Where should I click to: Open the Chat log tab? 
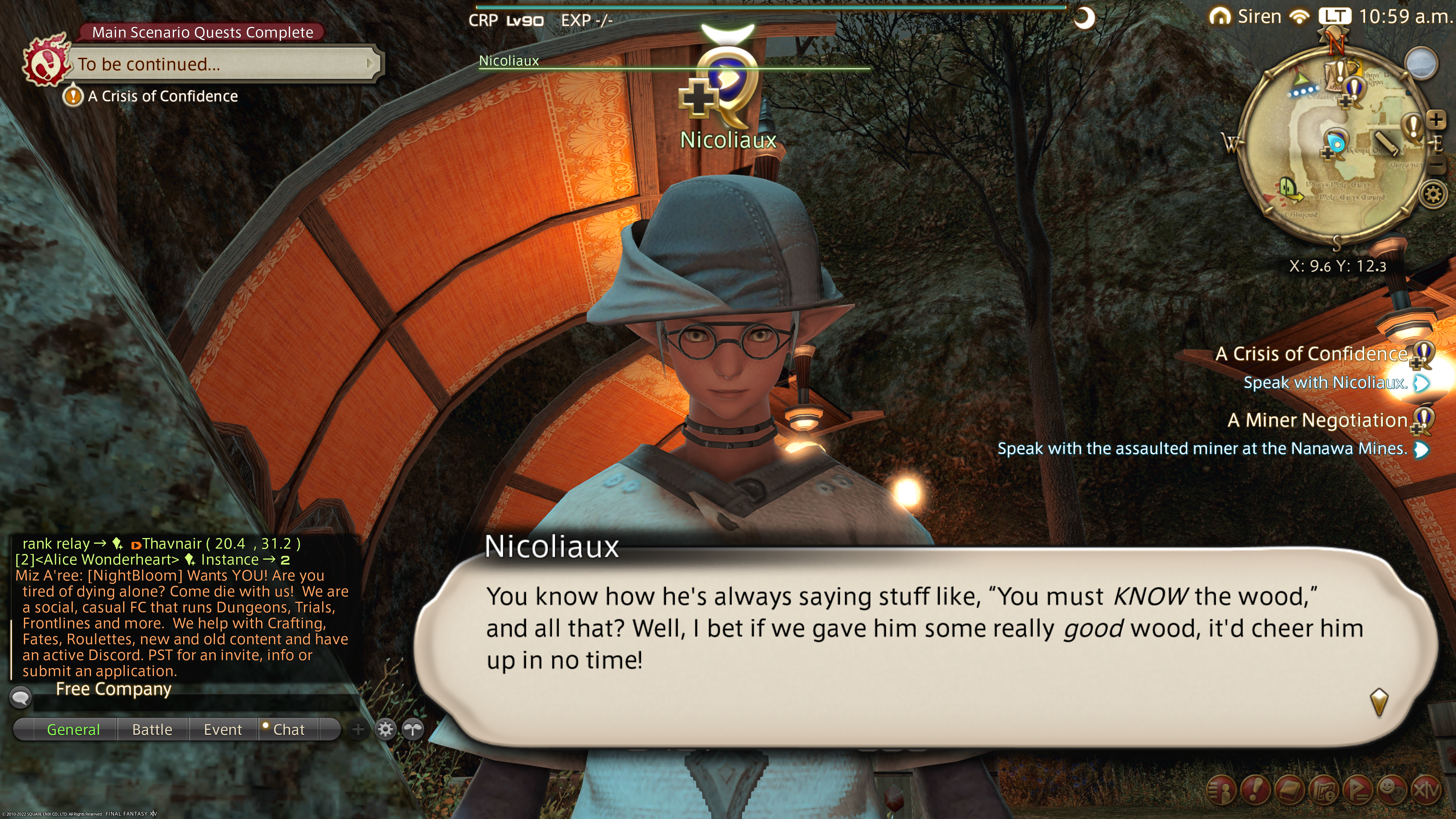pos(288,729)
